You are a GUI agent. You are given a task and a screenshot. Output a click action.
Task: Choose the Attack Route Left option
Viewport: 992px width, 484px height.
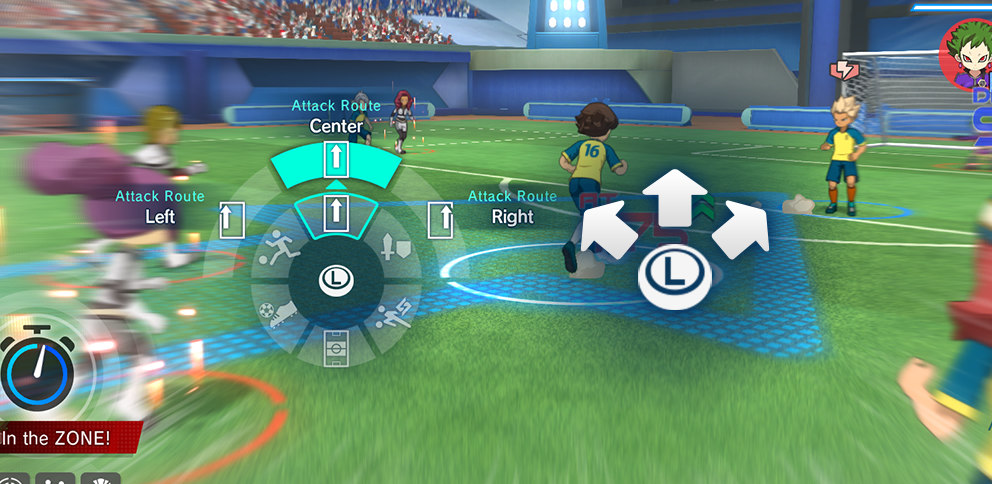click(232, 219)
